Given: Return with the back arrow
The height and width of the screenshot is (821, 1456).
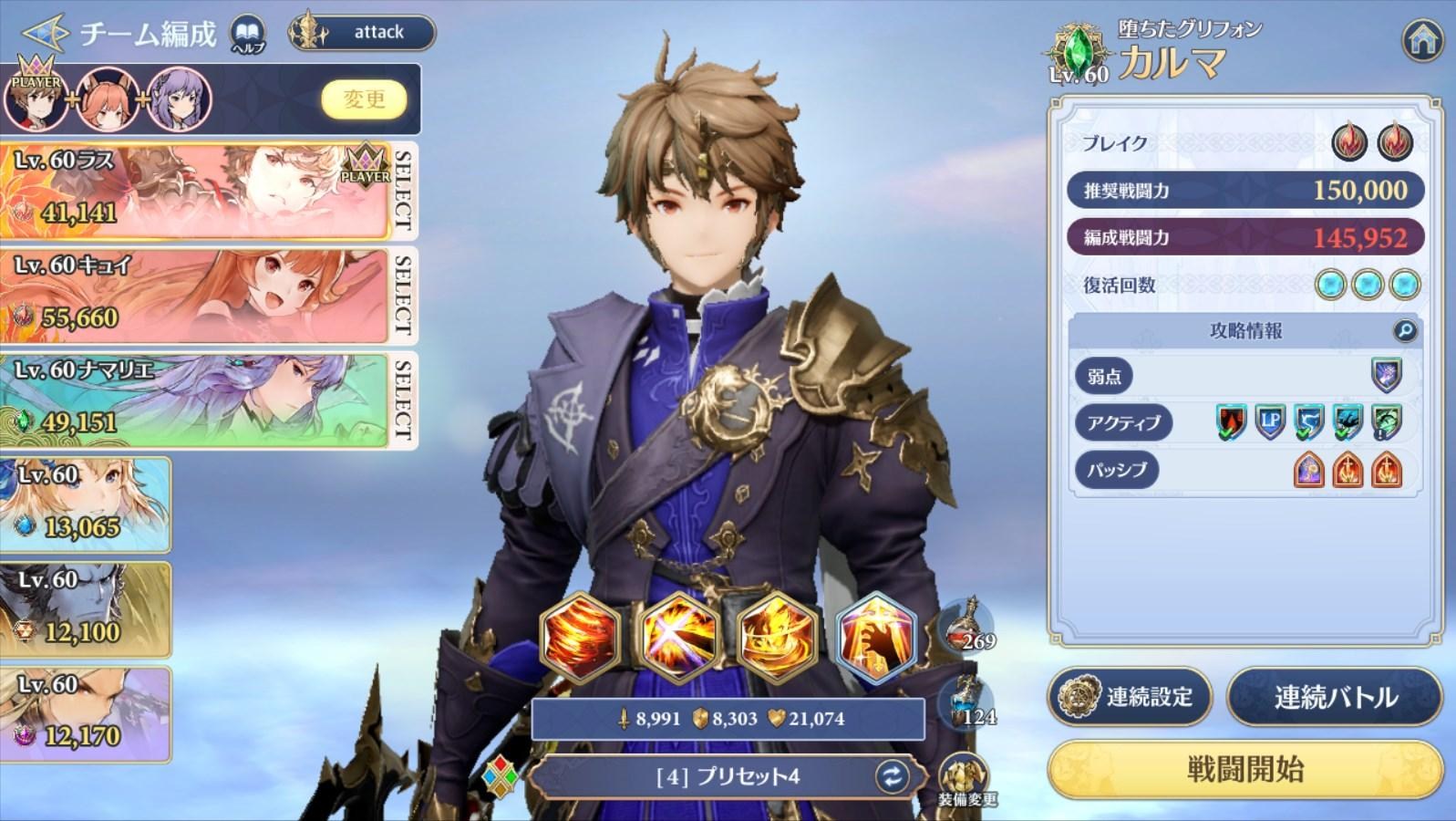Looking at the screenshot, I should pos(43,34).
